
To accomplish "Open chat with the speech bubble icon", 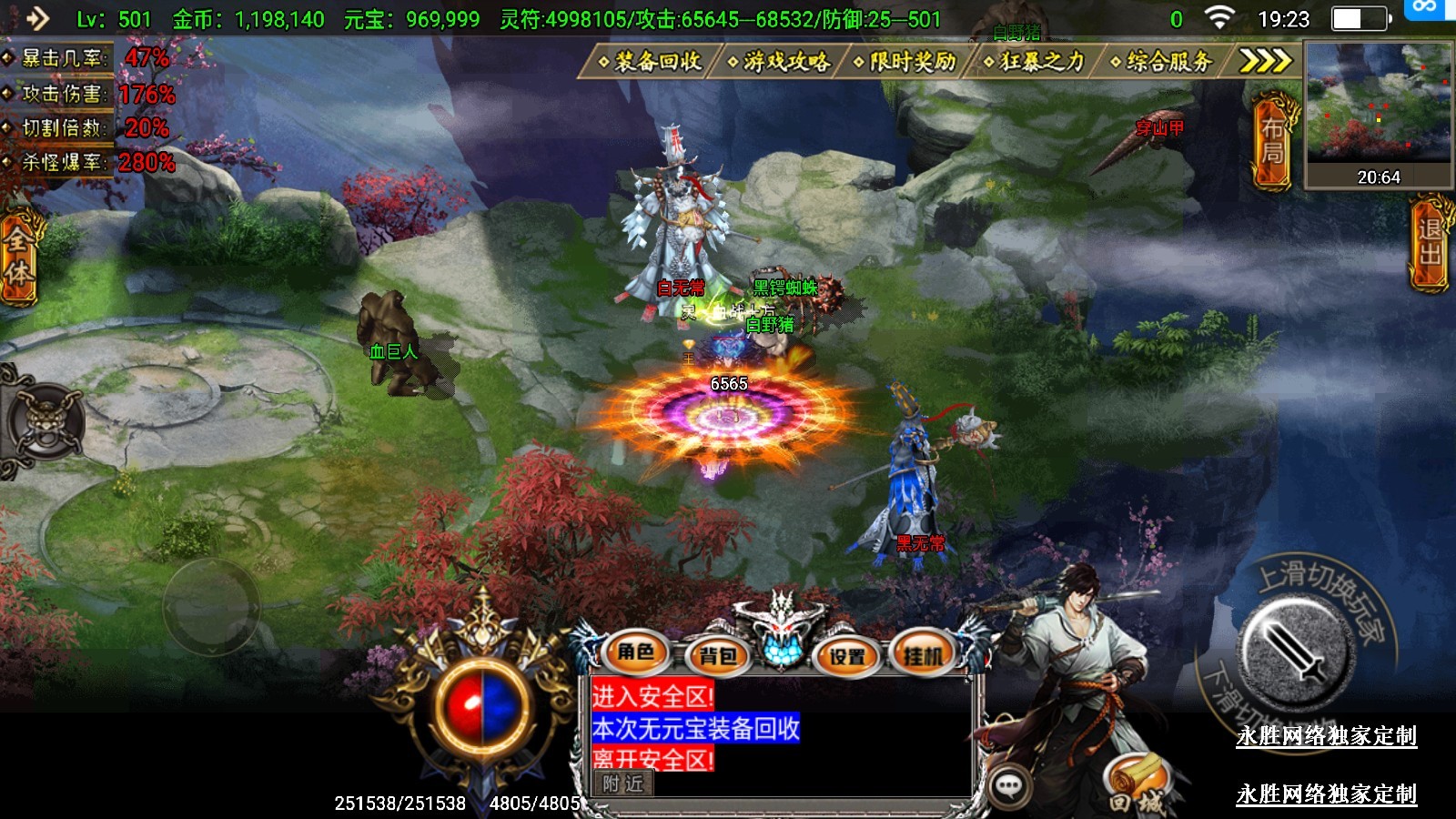I will 1009,785.
